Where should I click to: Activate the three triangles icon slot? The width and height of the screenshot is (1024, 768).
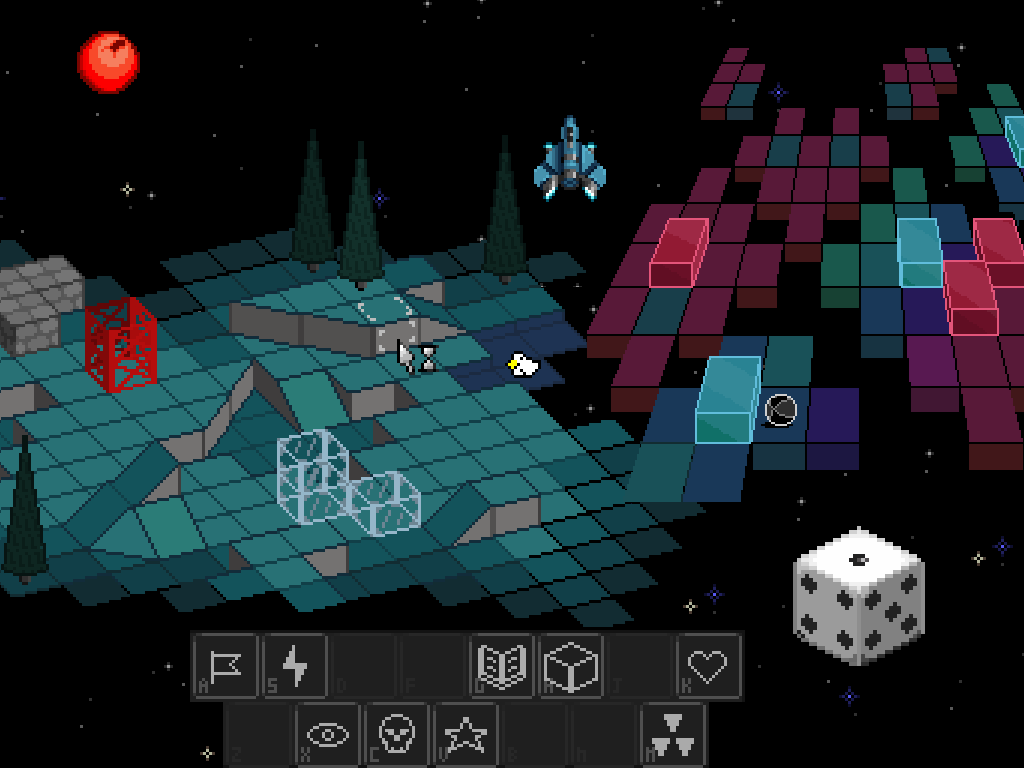point(673,735)
